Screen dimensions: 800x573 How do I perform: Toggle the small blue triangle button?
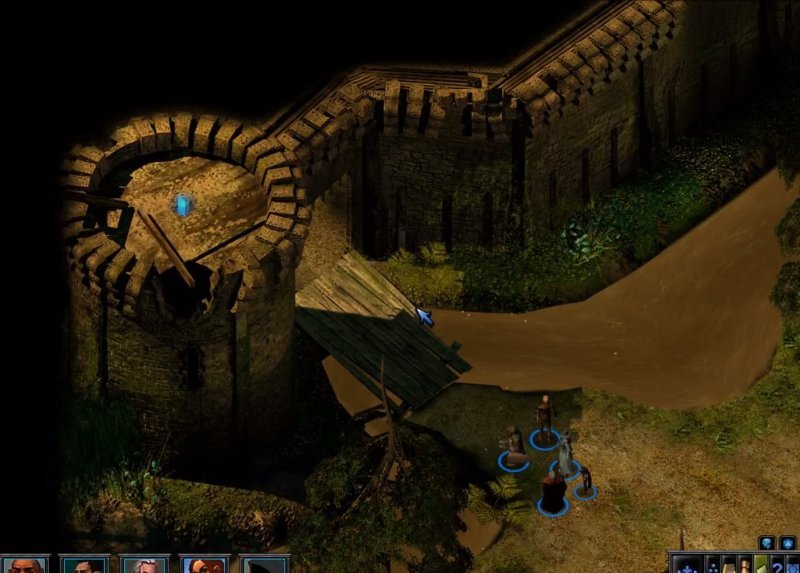pos(787,543)
